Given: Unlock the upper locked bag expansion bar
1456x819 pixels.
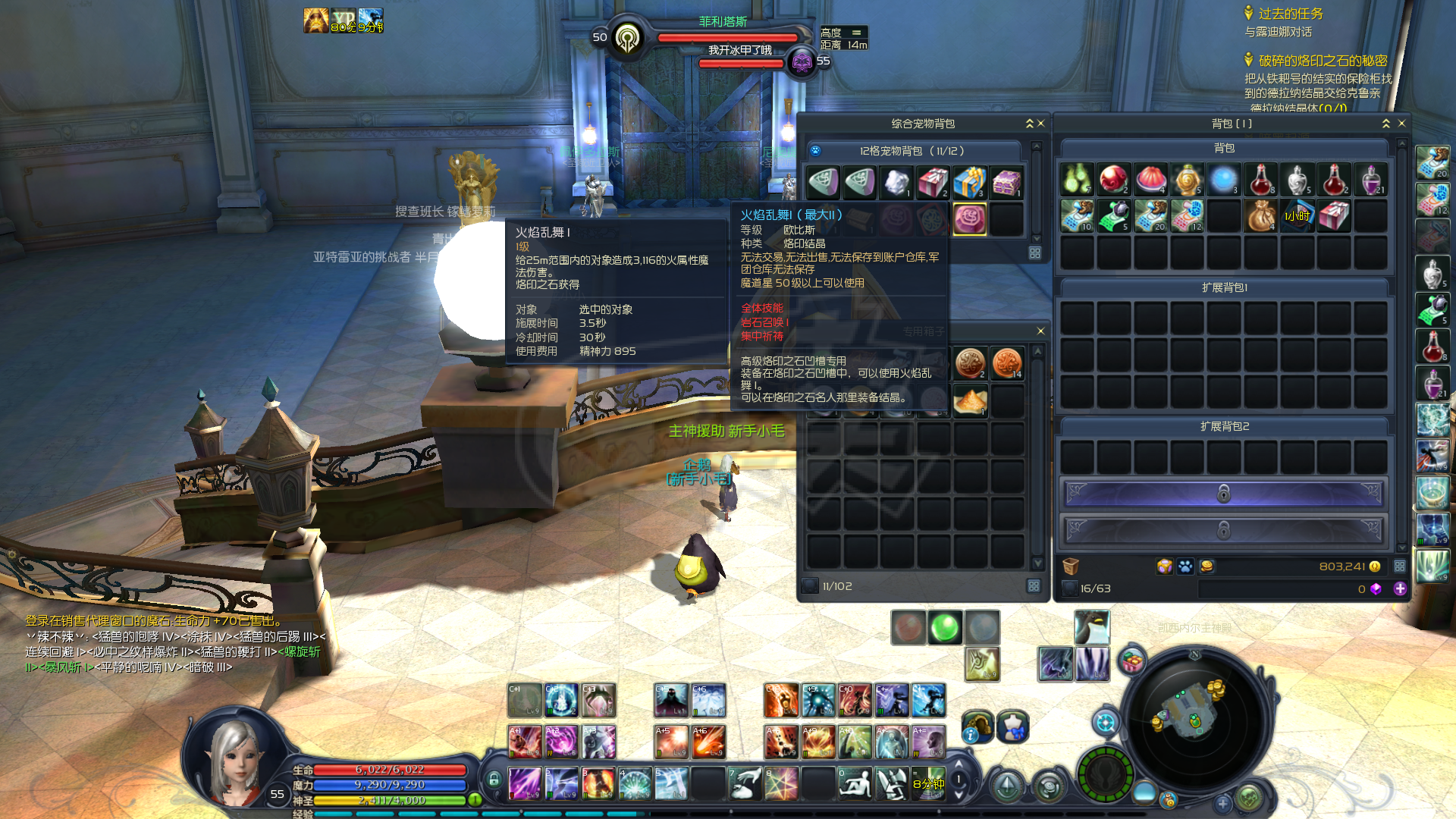Looking at the screenshot, I should 1223,494.
